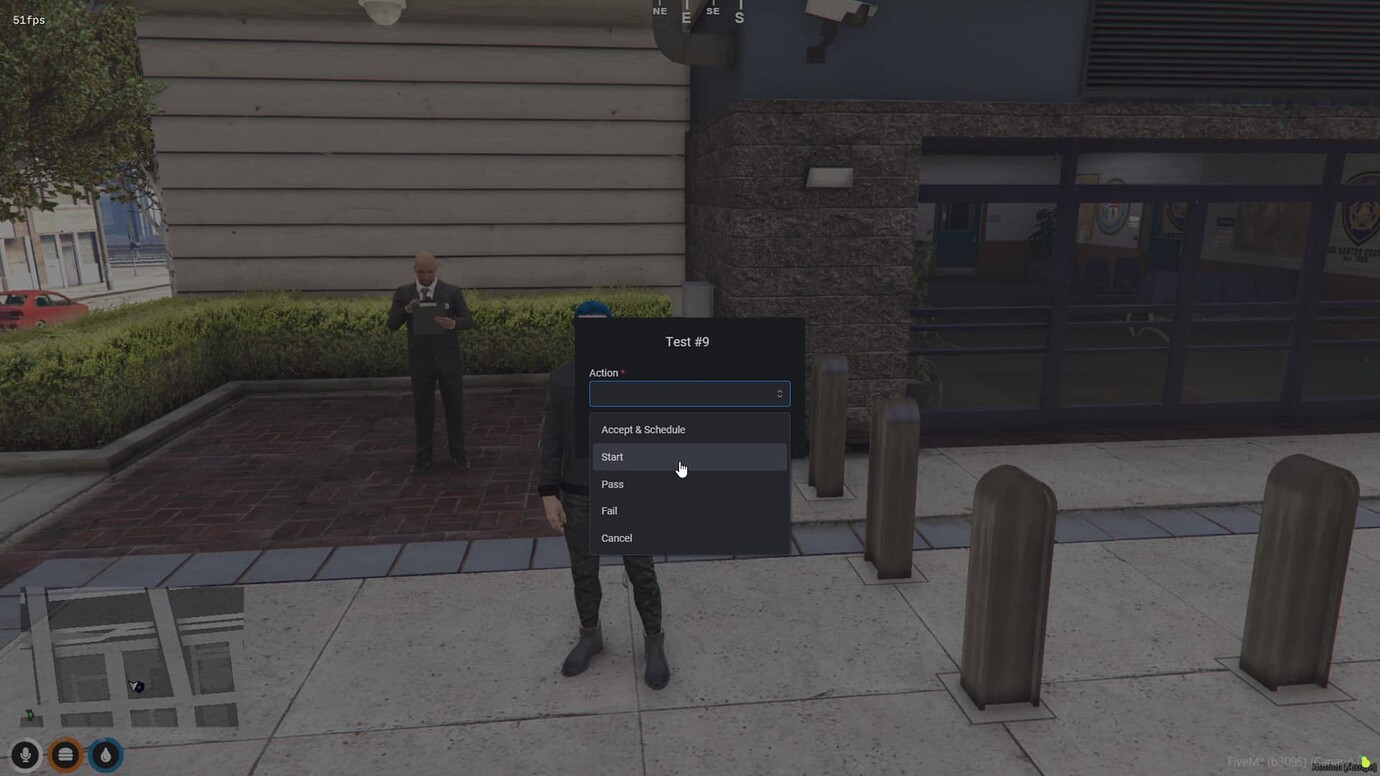Viewport: 1380px width, 776px height.
Task: Select Cancel at the bottom of the list
Action: [x=616, y=537]
